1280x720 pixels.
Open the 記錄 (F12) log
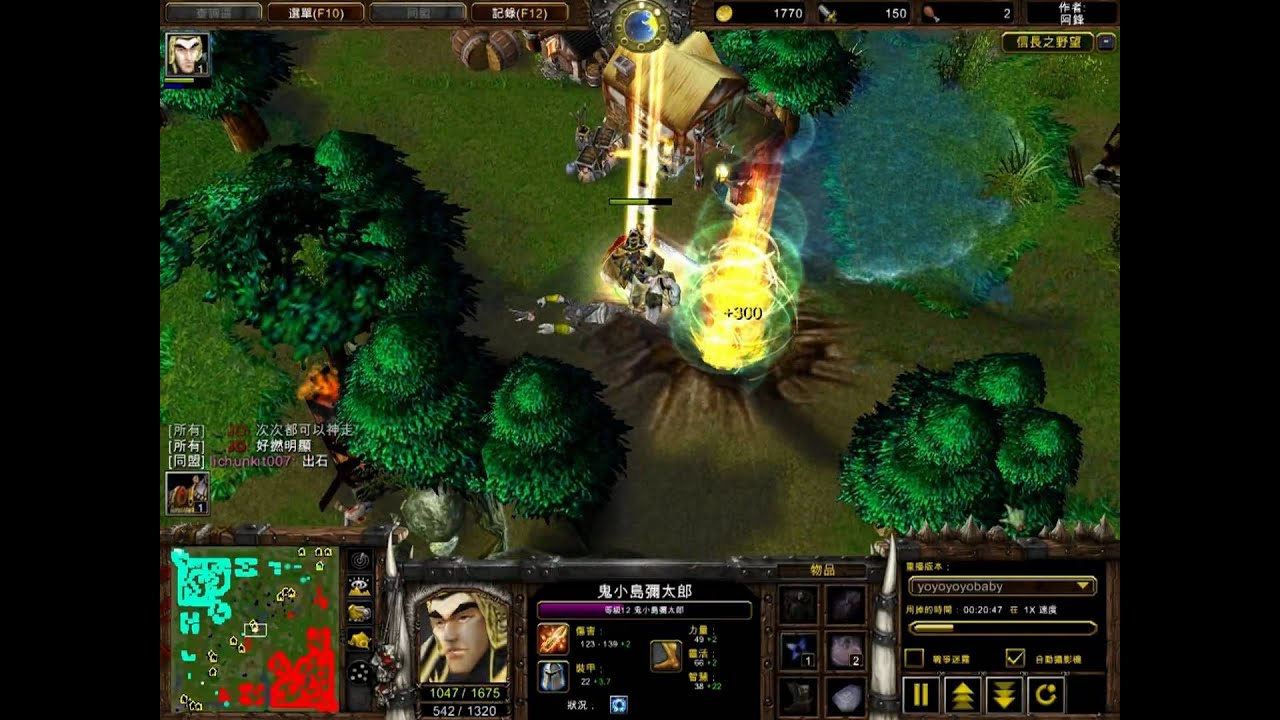pos(518,13)
